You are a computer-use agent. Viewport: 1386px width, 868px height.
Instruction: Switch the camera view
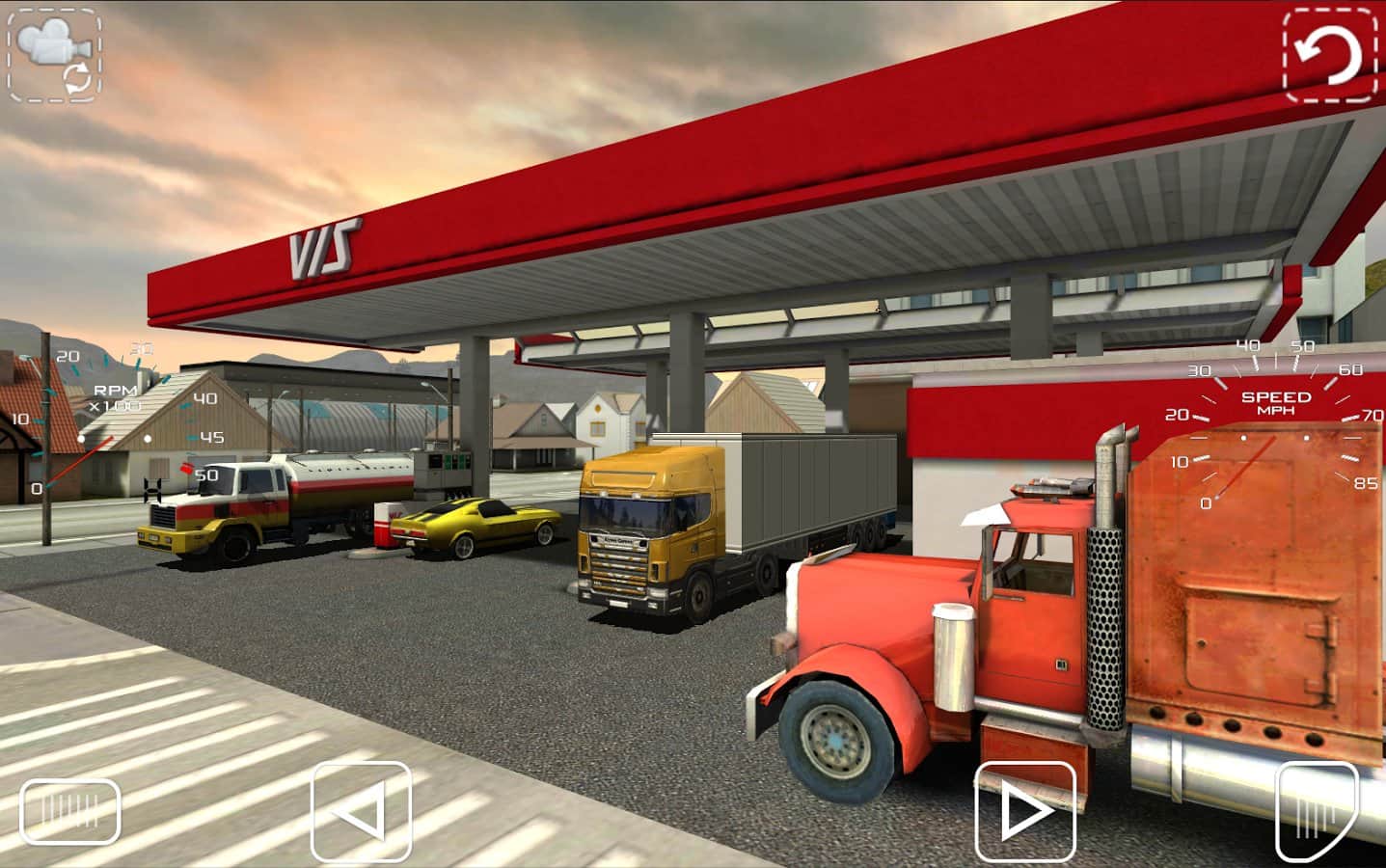[53, 53]
